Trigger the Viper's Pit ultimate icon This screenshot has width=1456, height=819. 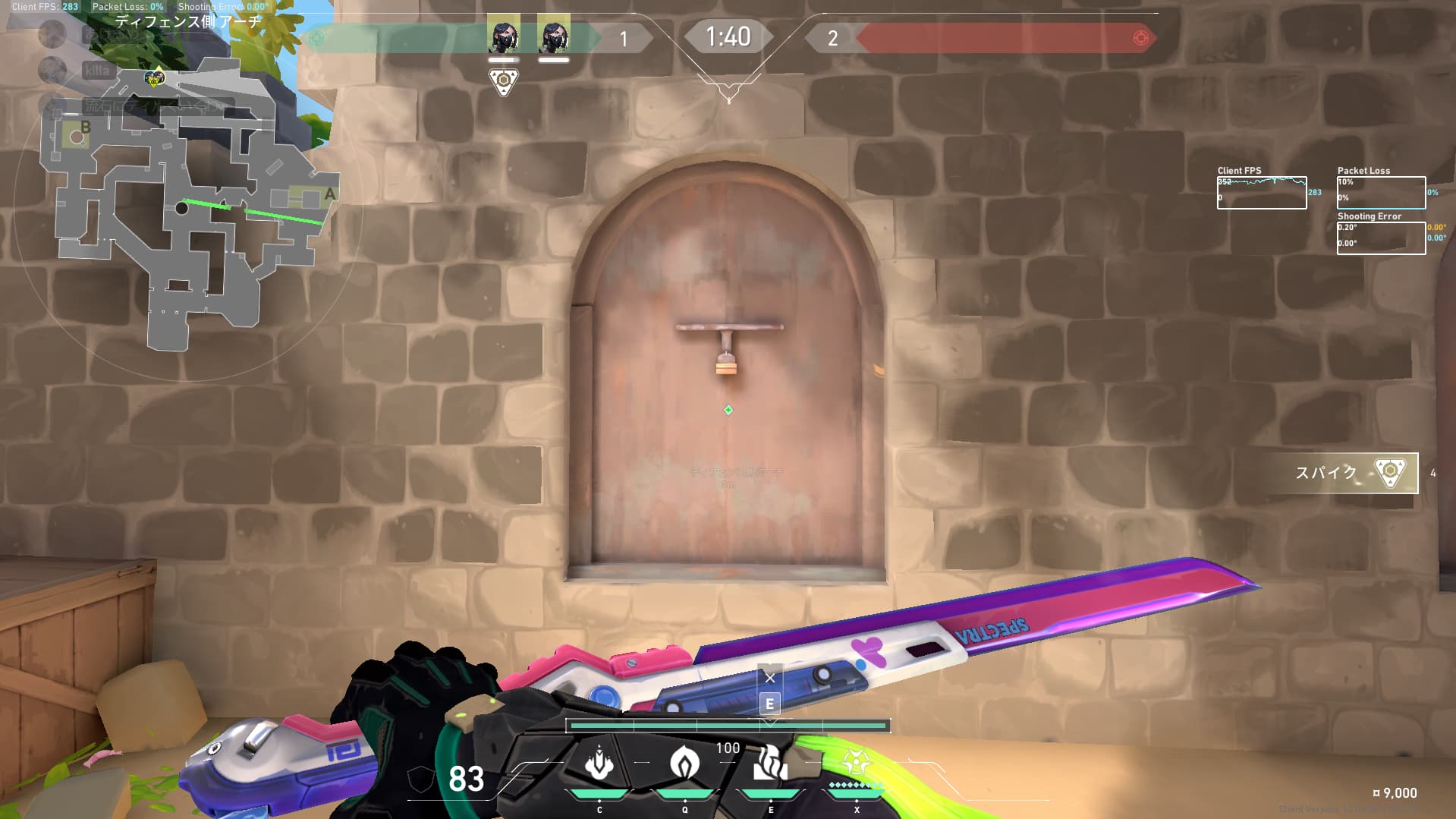point(857,763)
